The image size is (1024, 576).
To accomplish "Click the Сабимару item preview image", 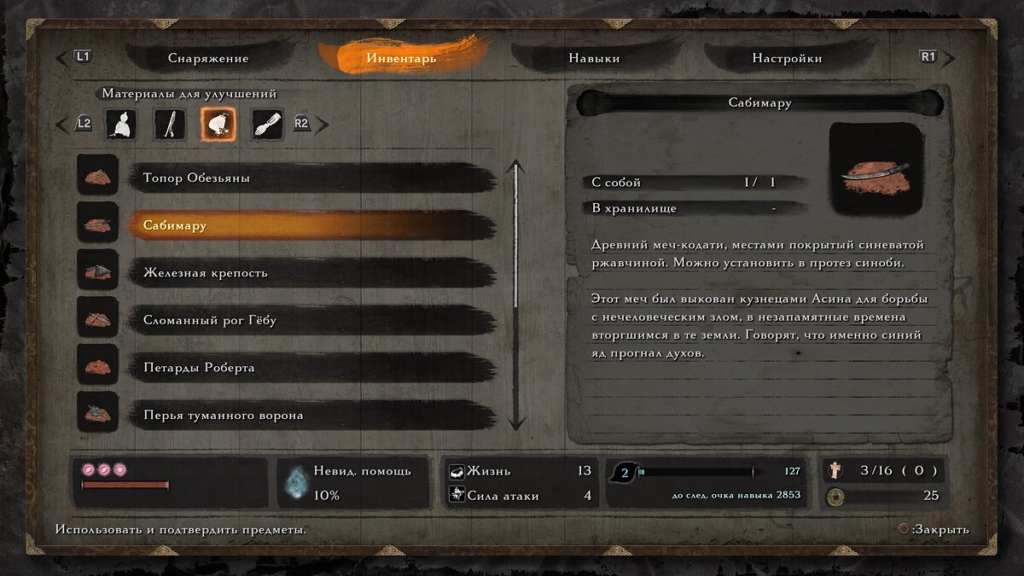I will 876,171.
